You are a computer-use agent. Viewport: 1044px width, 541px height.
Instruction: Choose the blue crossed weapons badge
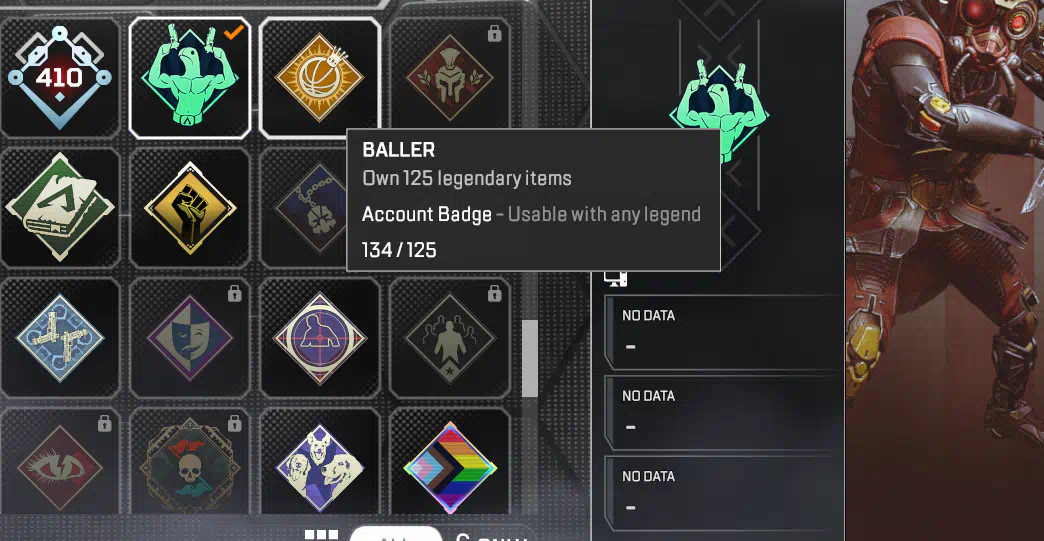pos(59,338)
